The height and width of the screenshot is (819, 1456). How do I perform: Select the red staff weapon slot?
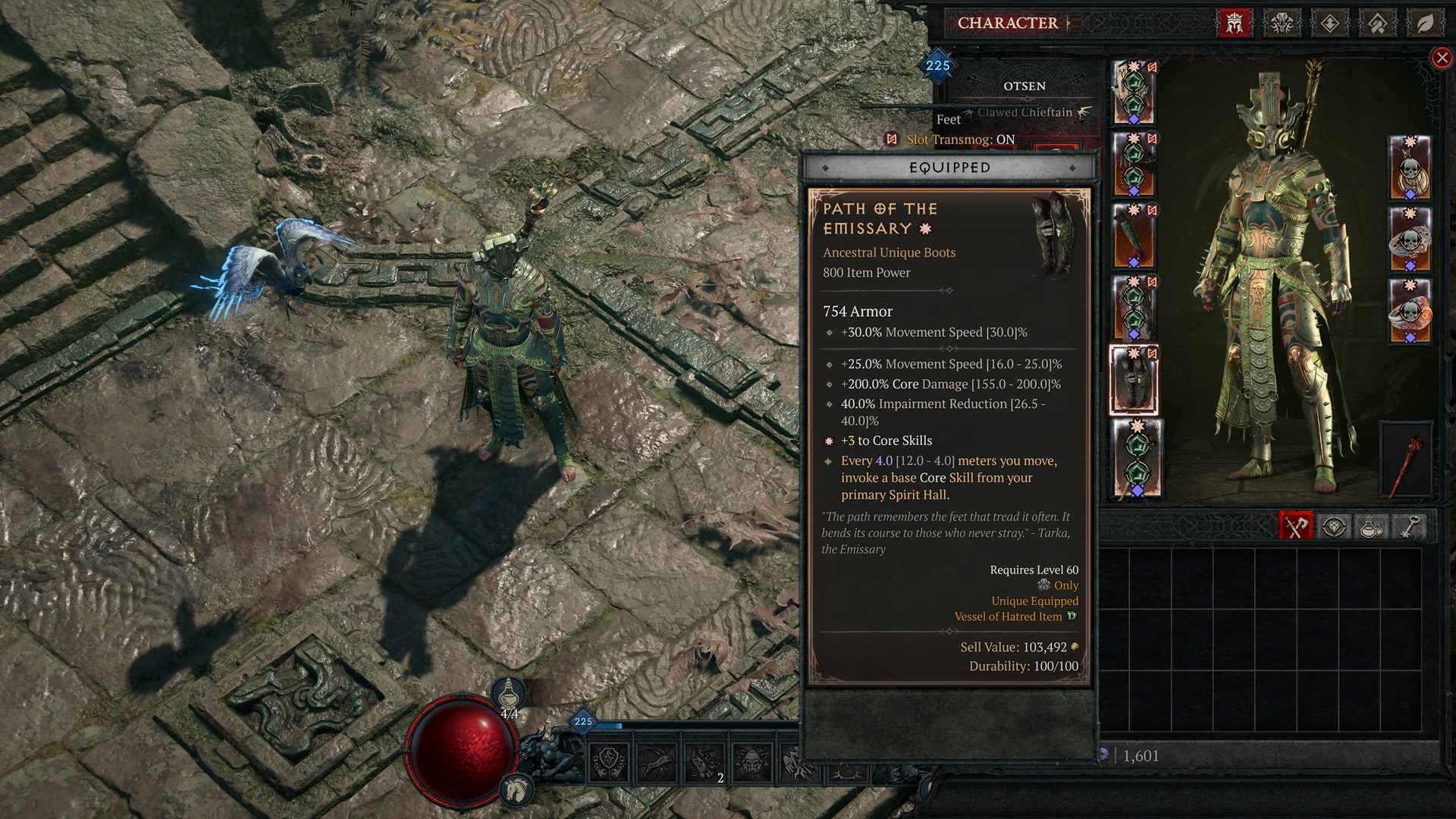click(1407, 460)
